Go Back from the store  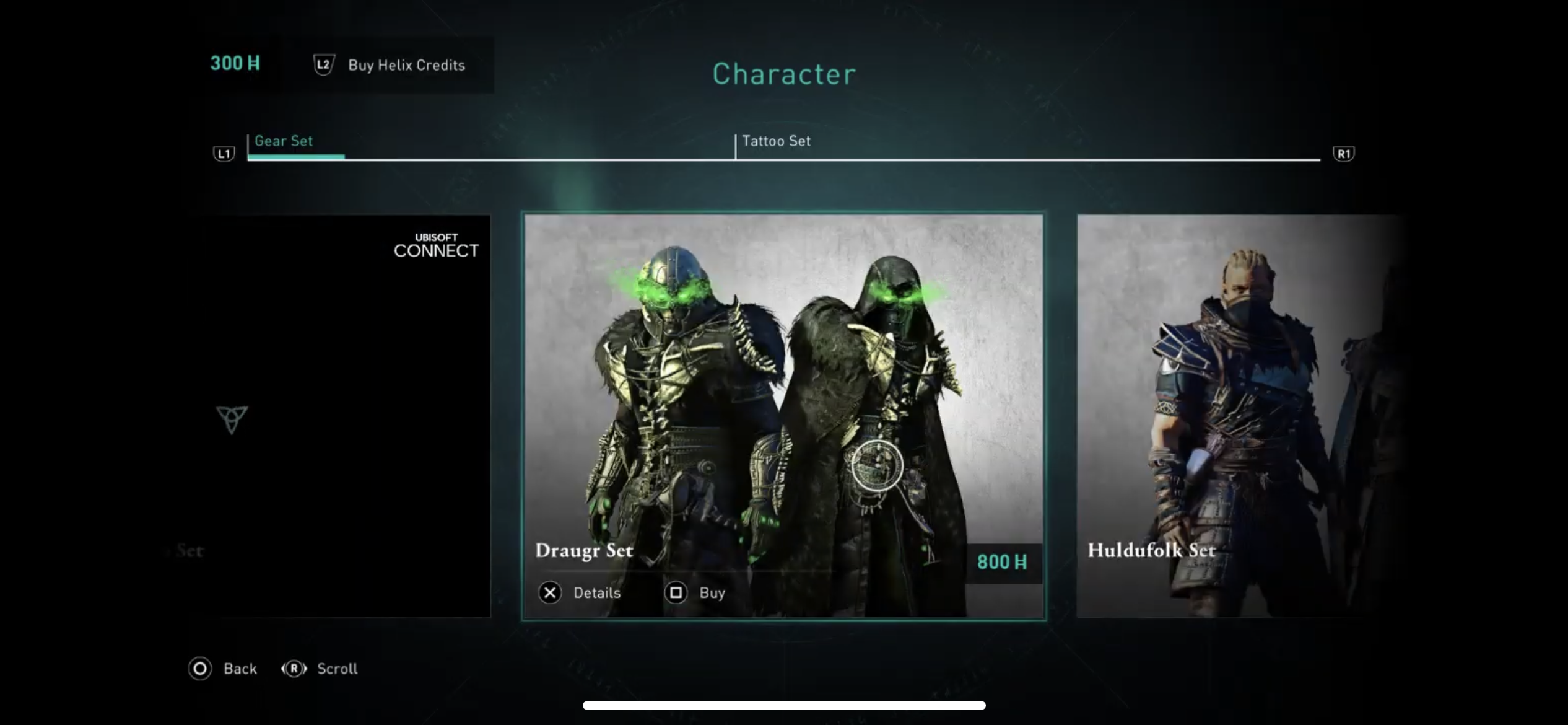223,669
